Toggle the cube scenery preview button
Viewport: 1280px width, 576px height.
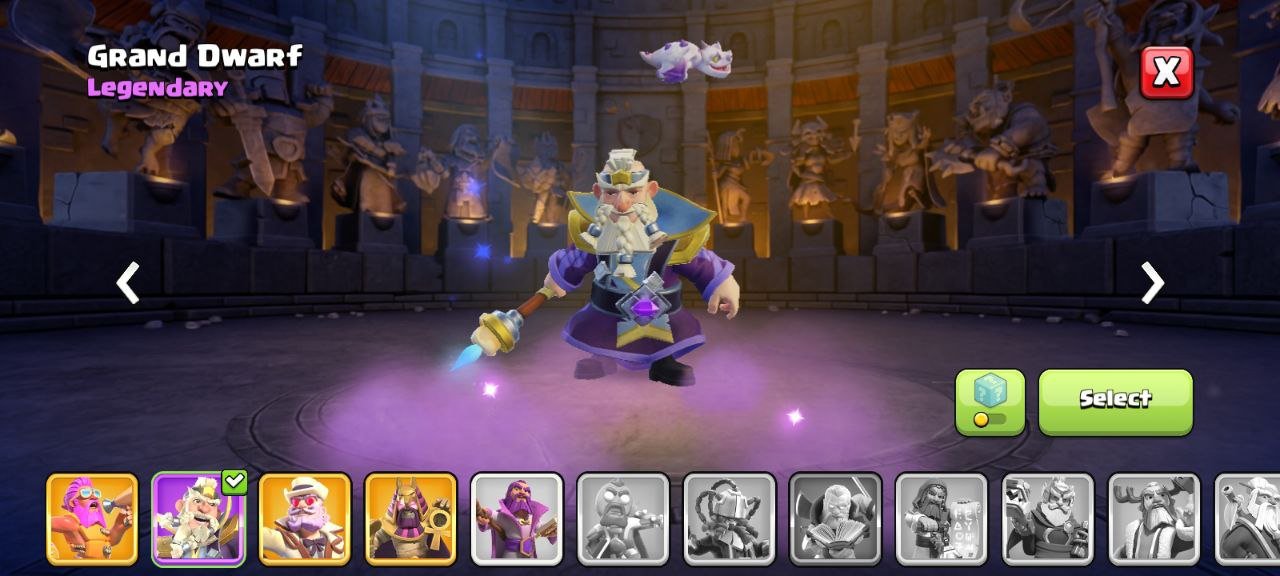click(990, 402)
